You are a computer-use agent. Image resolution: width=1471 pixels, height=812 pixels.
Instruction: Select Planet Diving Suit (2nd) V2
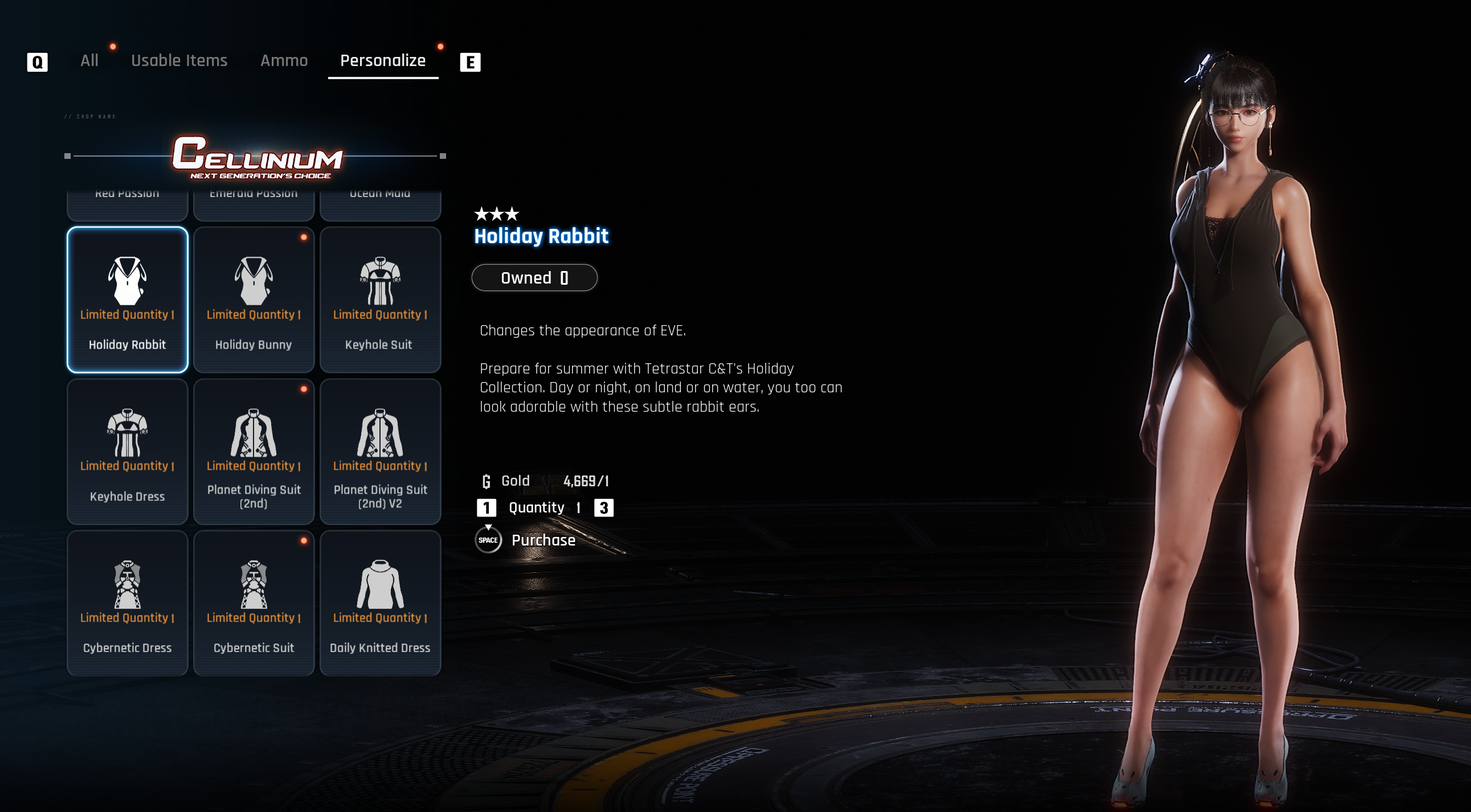pos(380,452)
